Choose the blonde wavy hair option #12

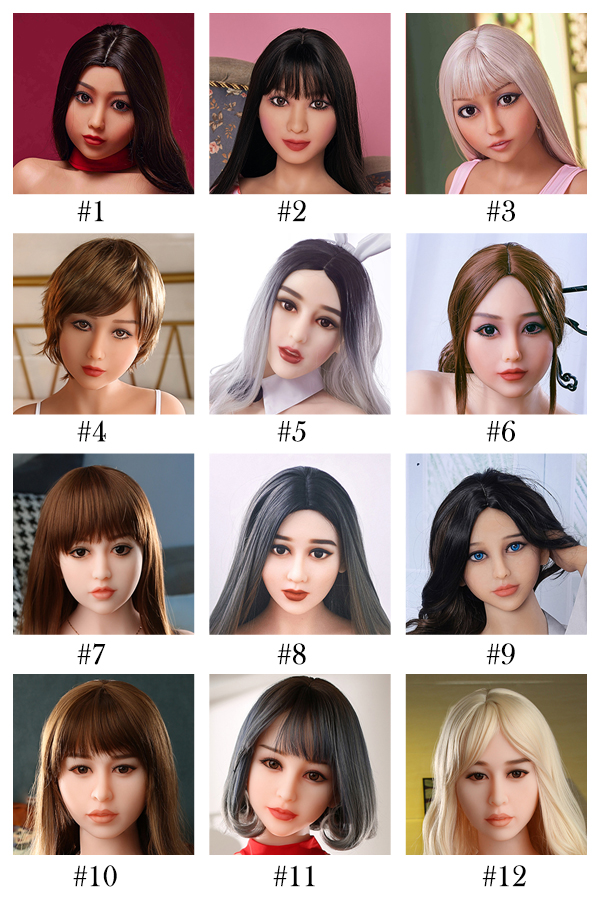pos(496,764)
